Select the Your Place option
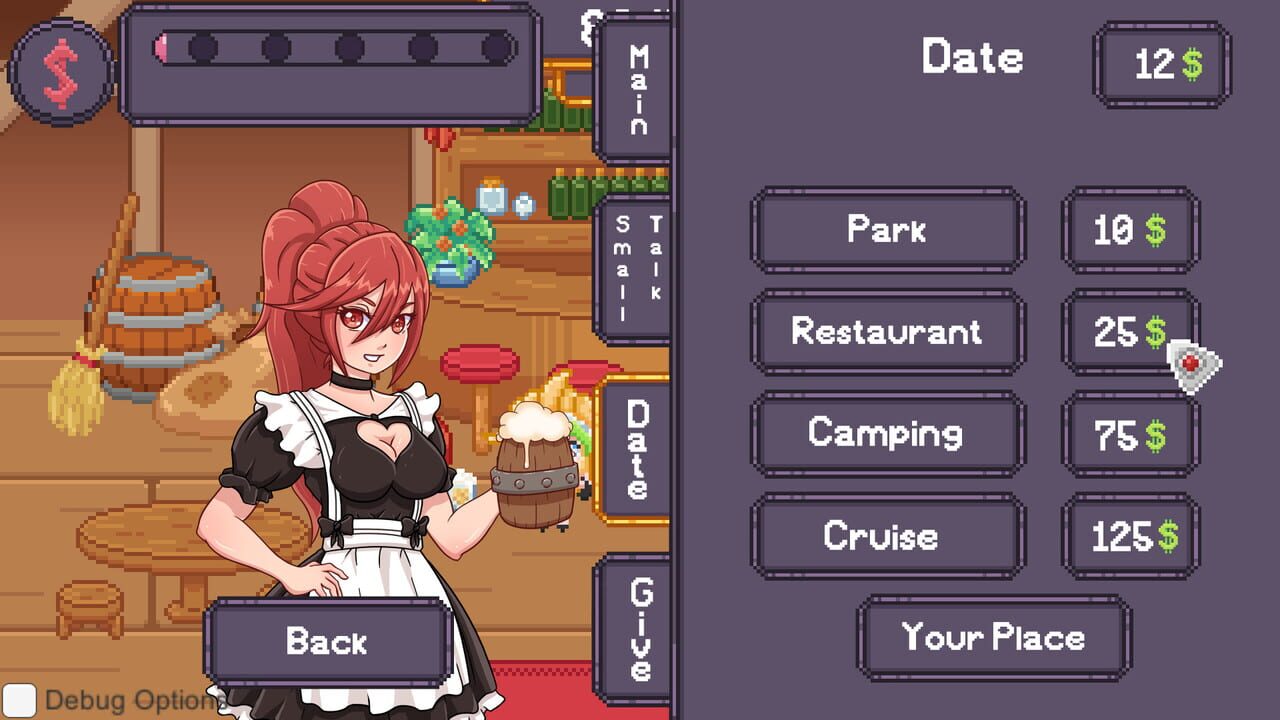 tap(993, 635)
